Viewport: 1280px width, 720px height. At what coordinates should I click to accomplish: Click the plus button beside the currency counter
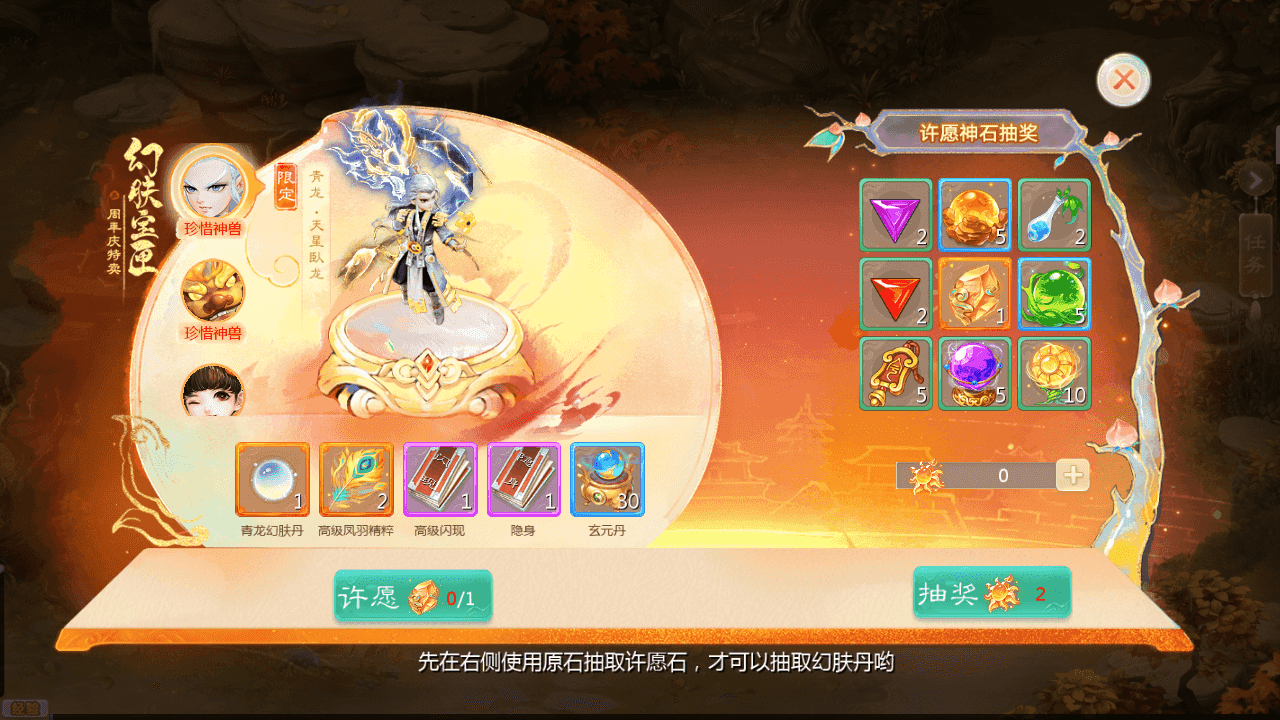(x=1073, y=475)
